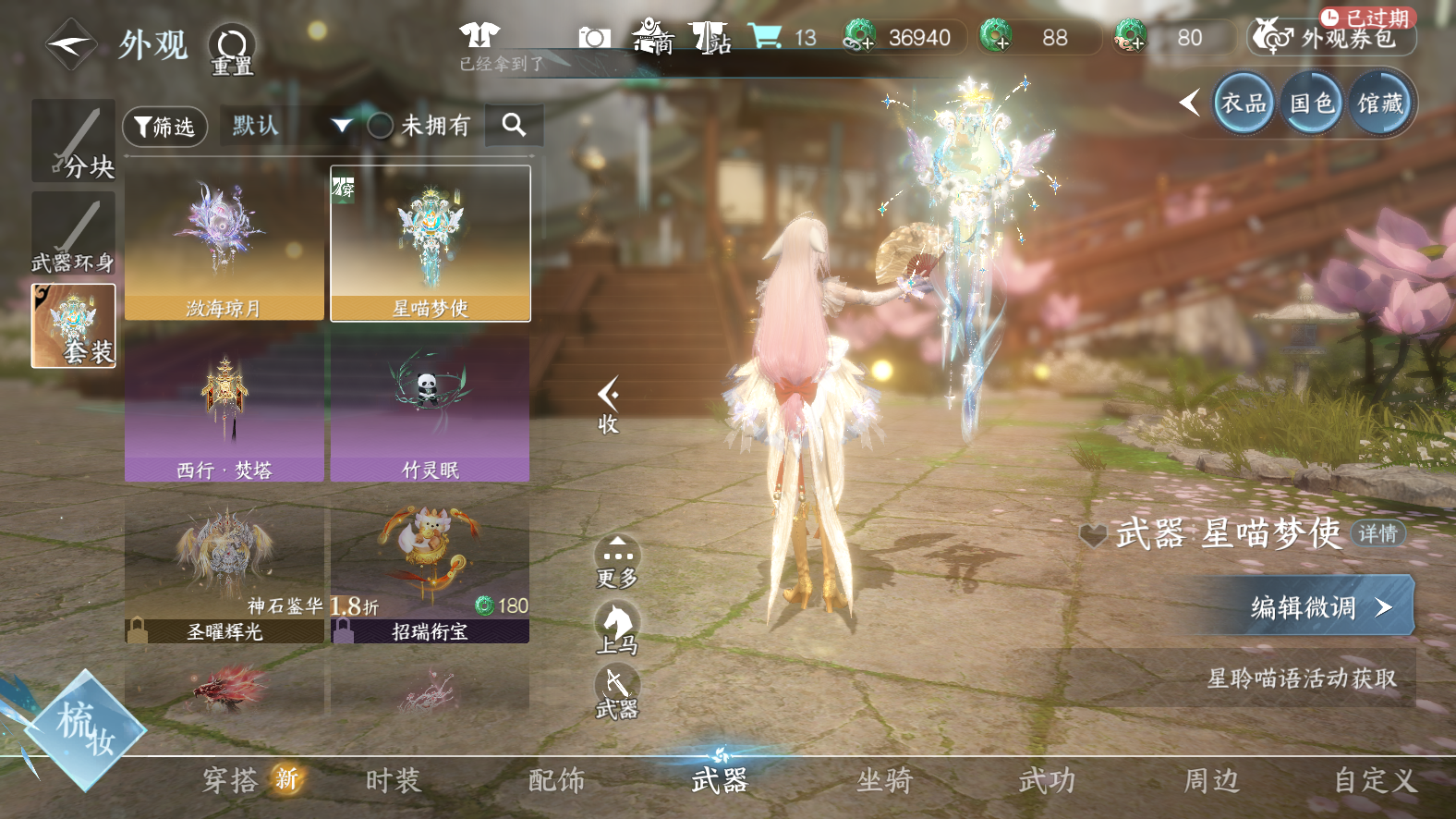The width and height of the screenshot is (1456, 819).
Task: Pick the 西行·焚塔 weapon skin
Action: 224,407
